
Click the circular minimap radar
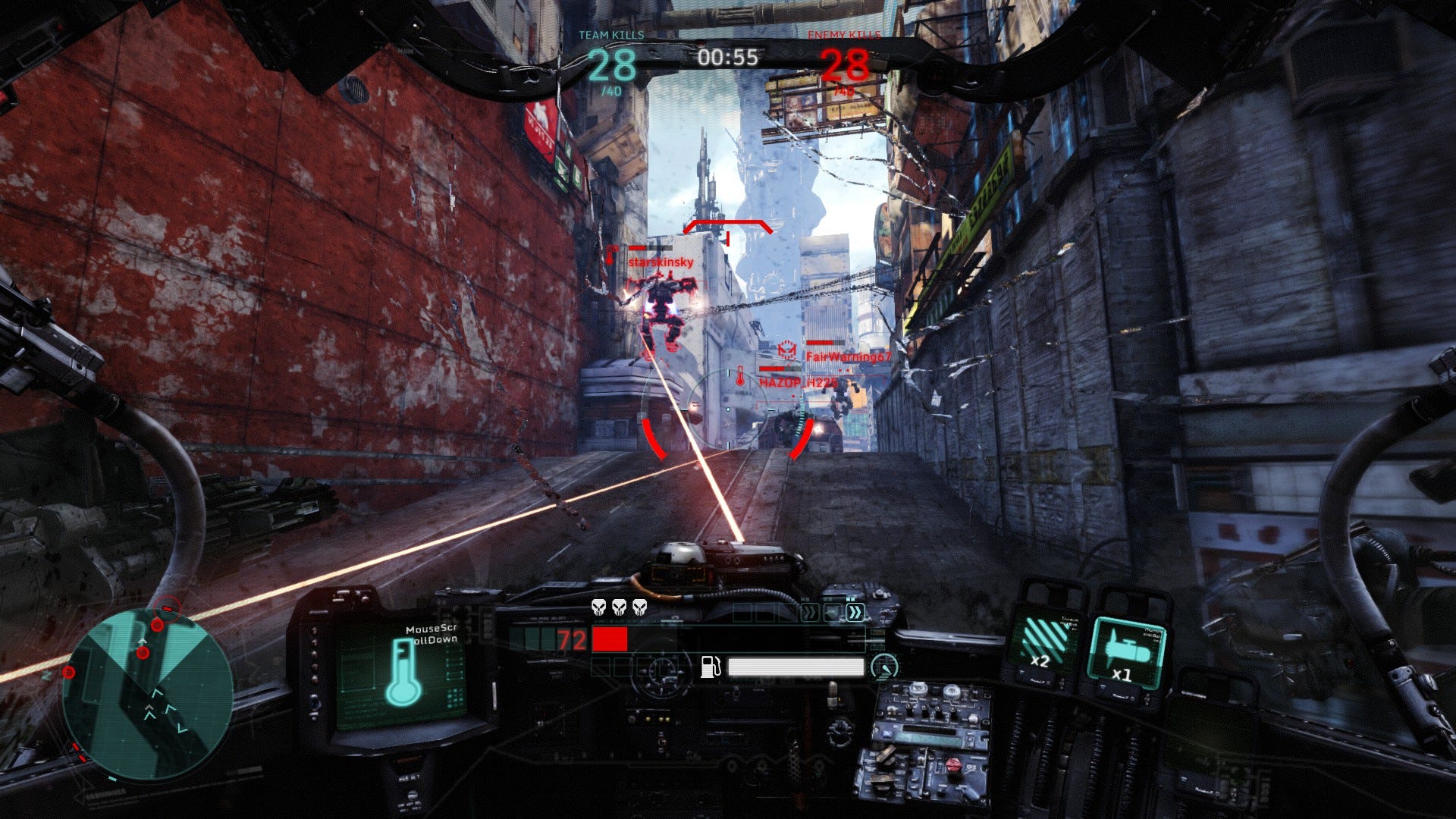point(148,694)
